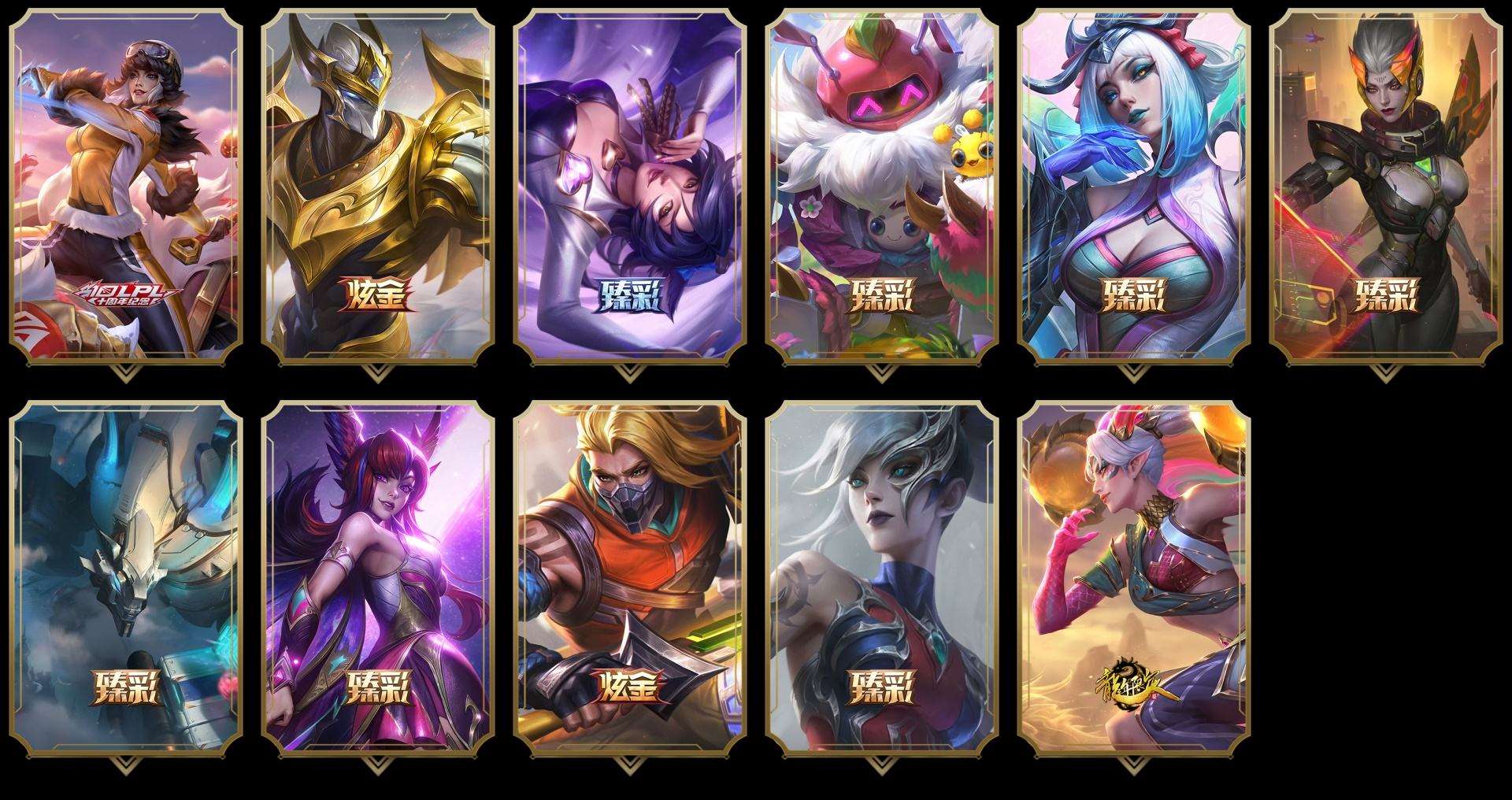1512x800 pixels.
Task: Pick the red robot with bees card
Action: (x=882, y=185)
